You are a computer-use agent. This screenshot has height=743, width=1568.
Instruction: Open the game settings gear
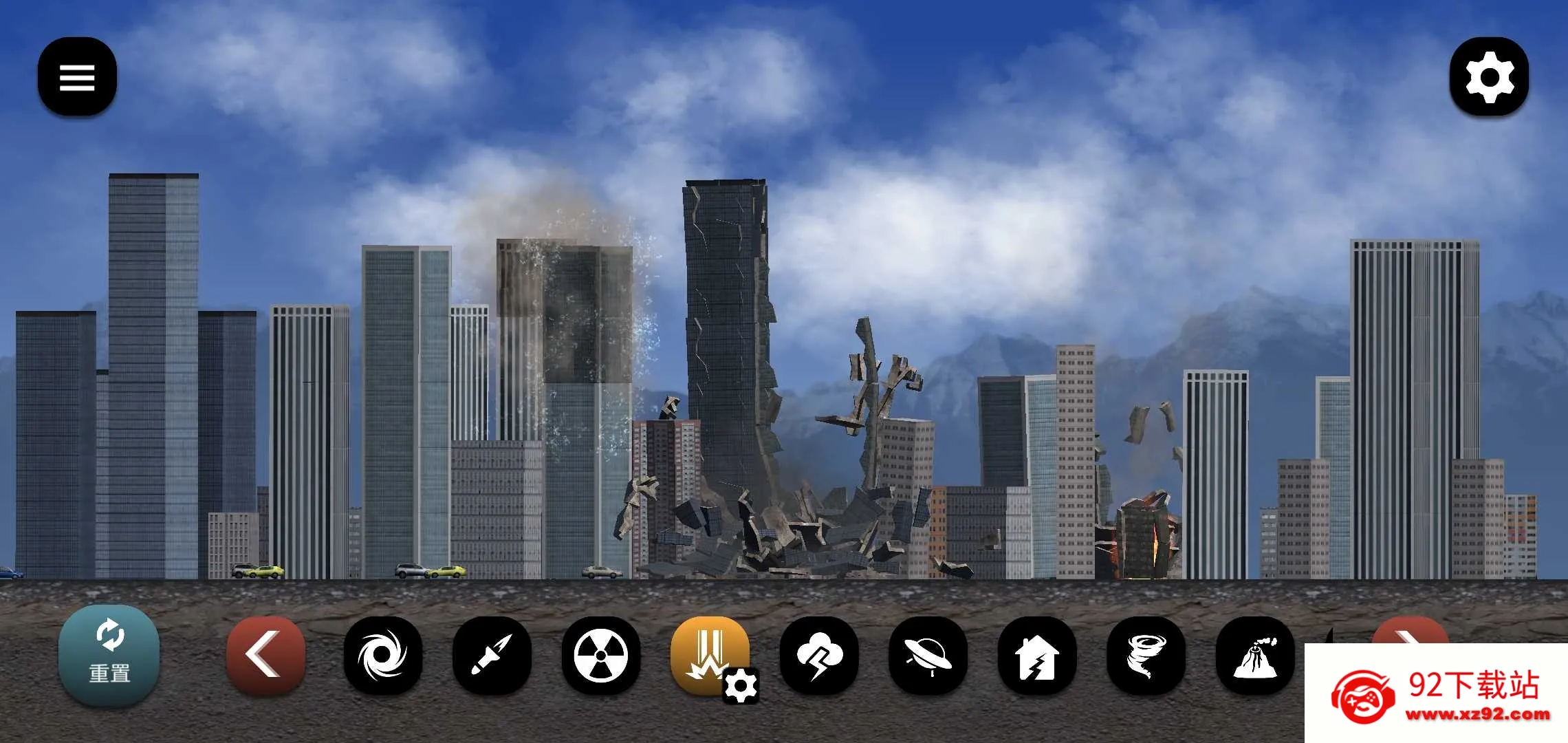(x=1490, y=77)
